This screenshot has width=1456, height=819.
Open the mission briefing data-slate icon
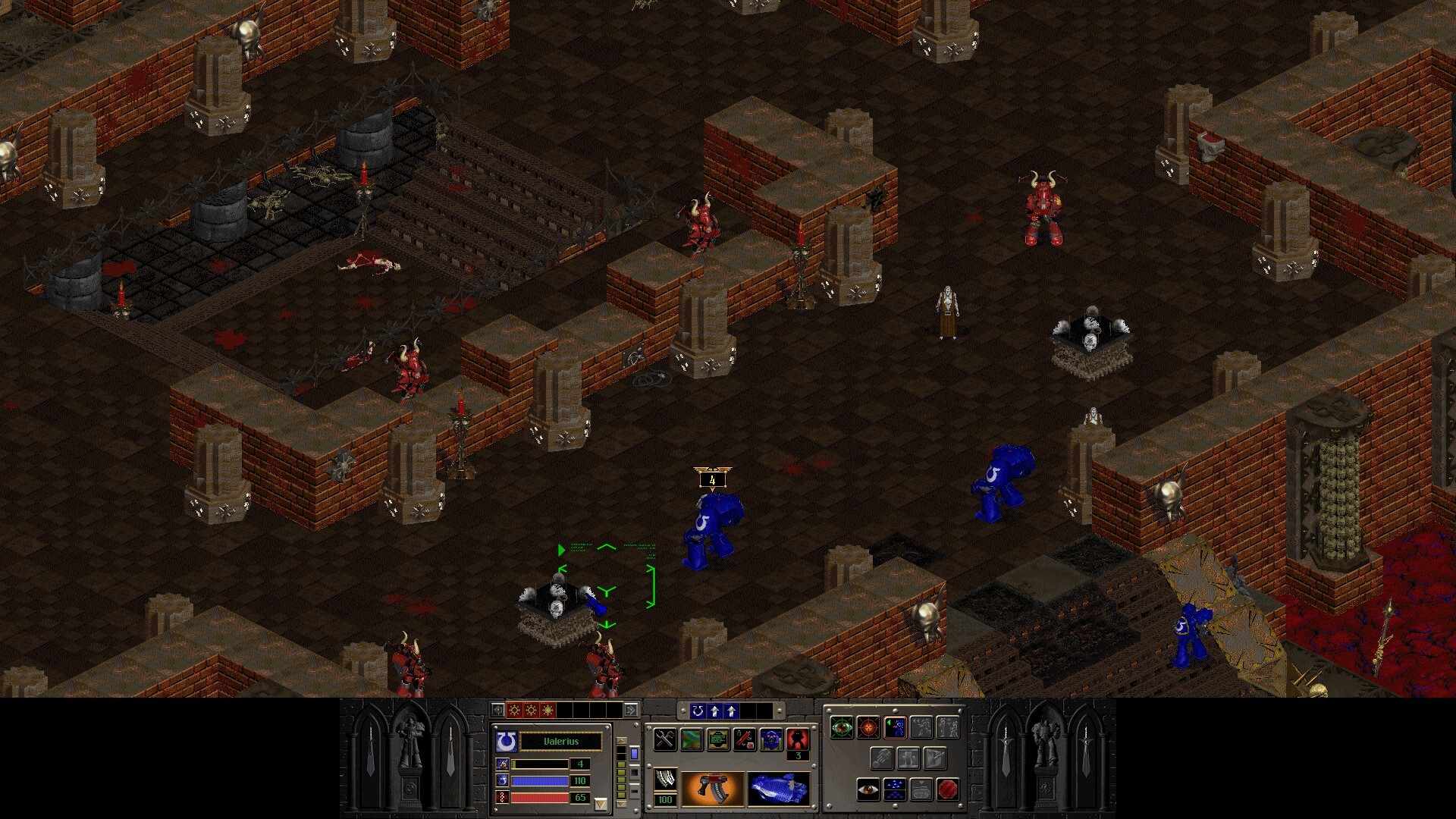tap(717, 739)
